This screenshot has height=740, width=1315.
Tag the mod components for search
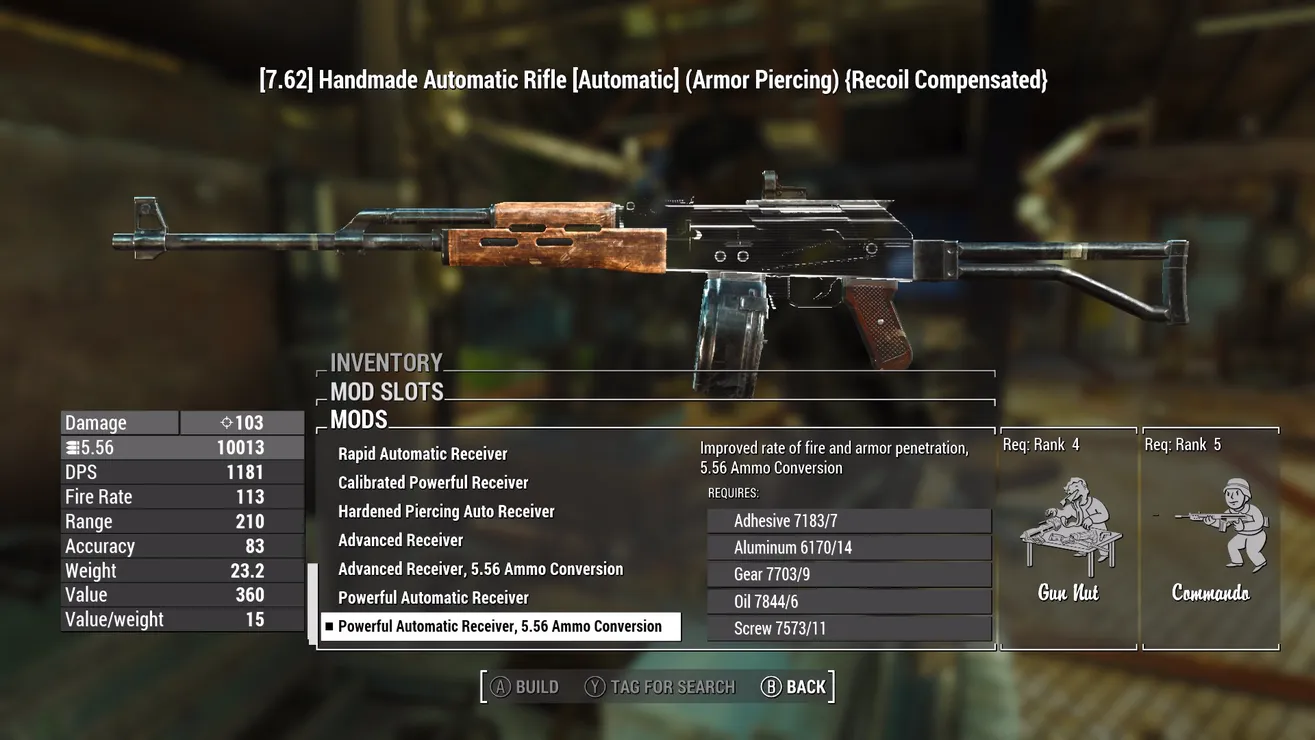click(x=660, y=687)
